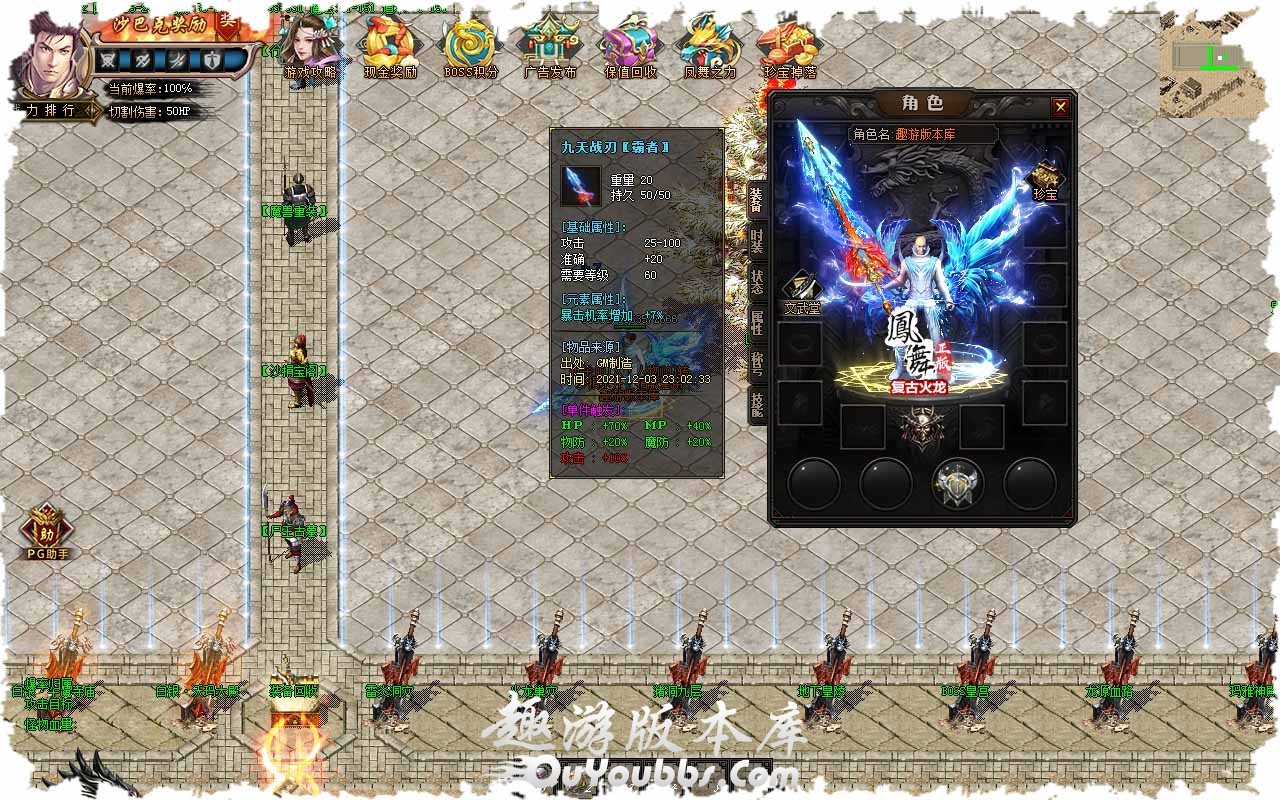1280x800 pixels.
Task: Select the shield emblem round slot
Action: (957, 484)
